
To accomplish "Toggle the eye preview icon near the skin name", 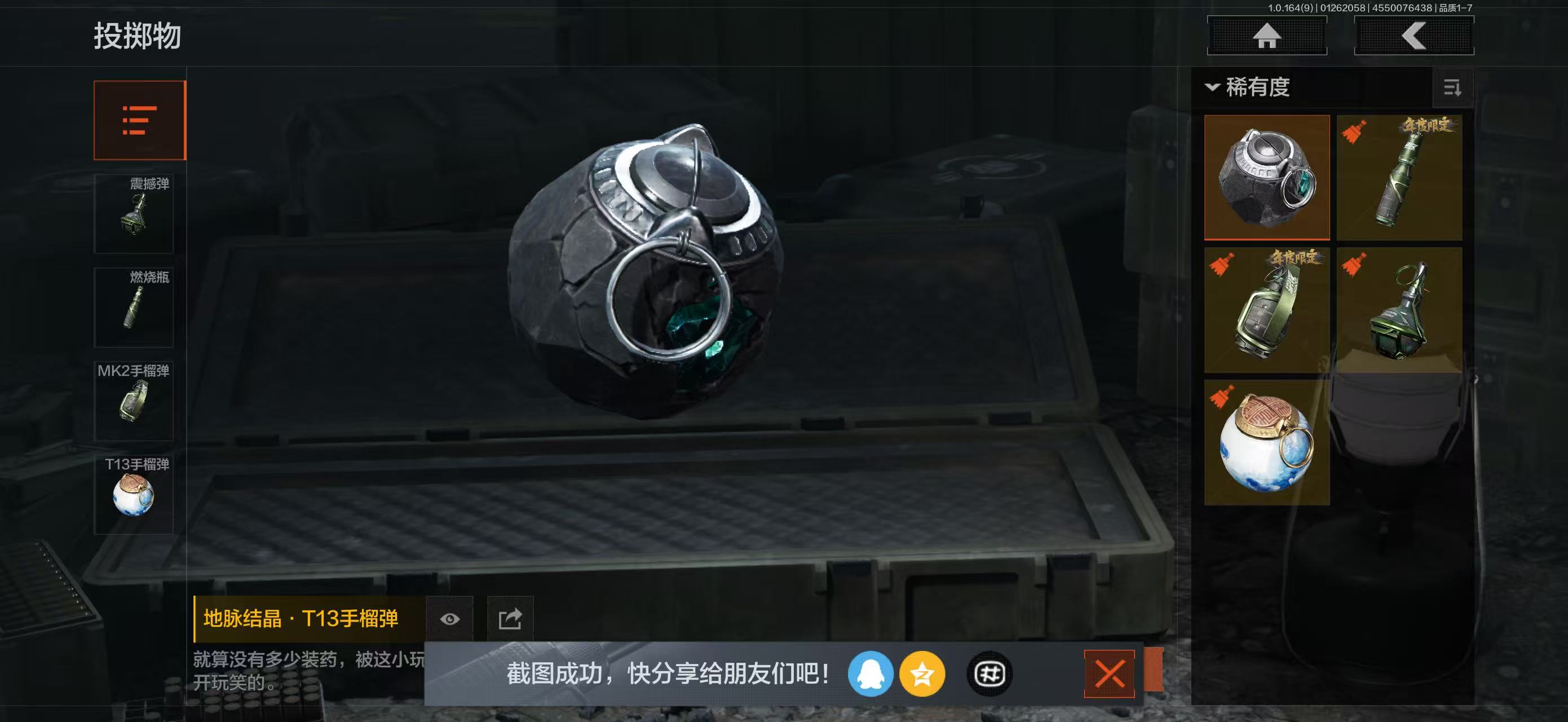I will [x=449, y=619].
